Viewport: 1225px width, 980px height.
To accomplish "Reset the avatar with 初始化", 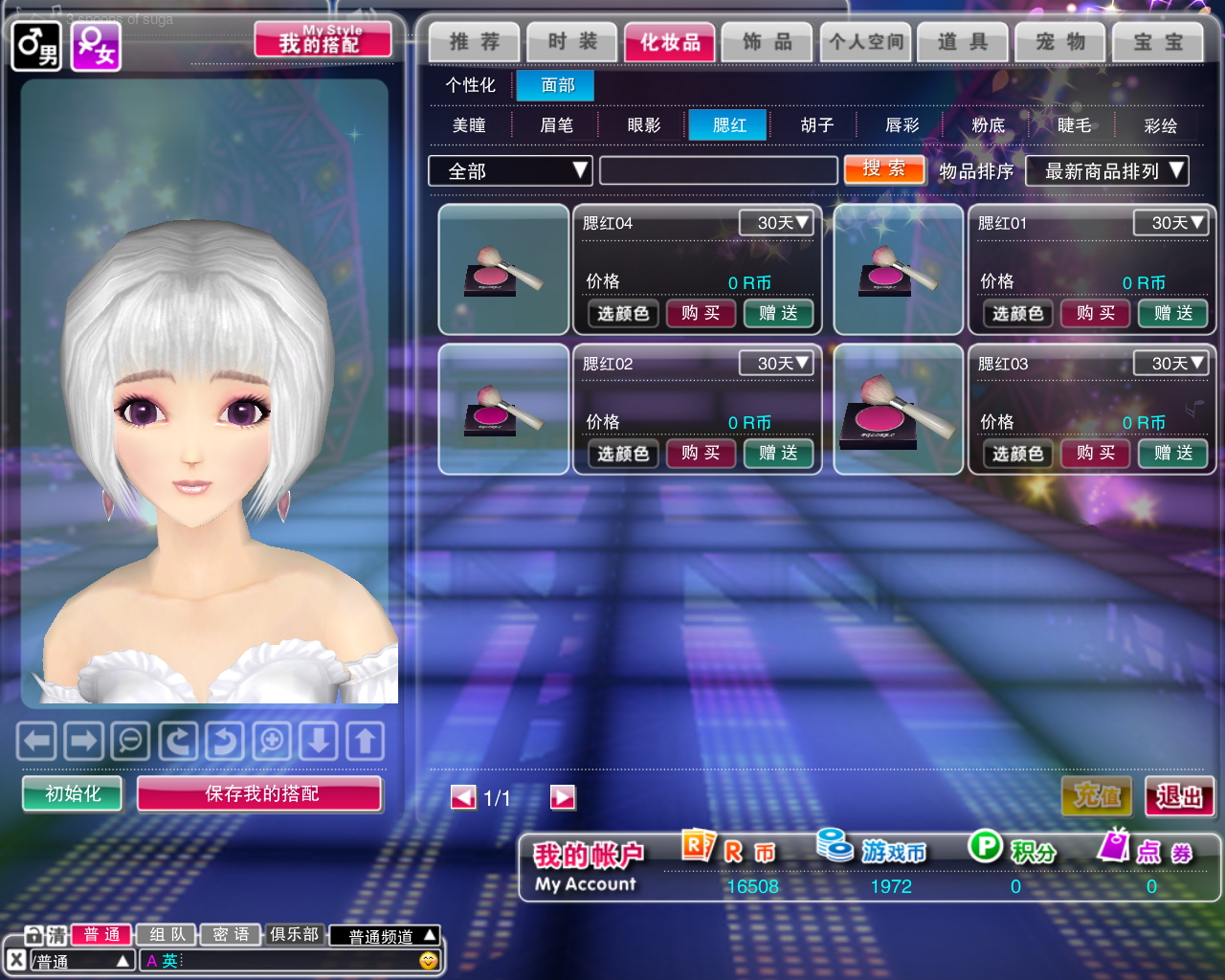I will click(x=73, y=793).
